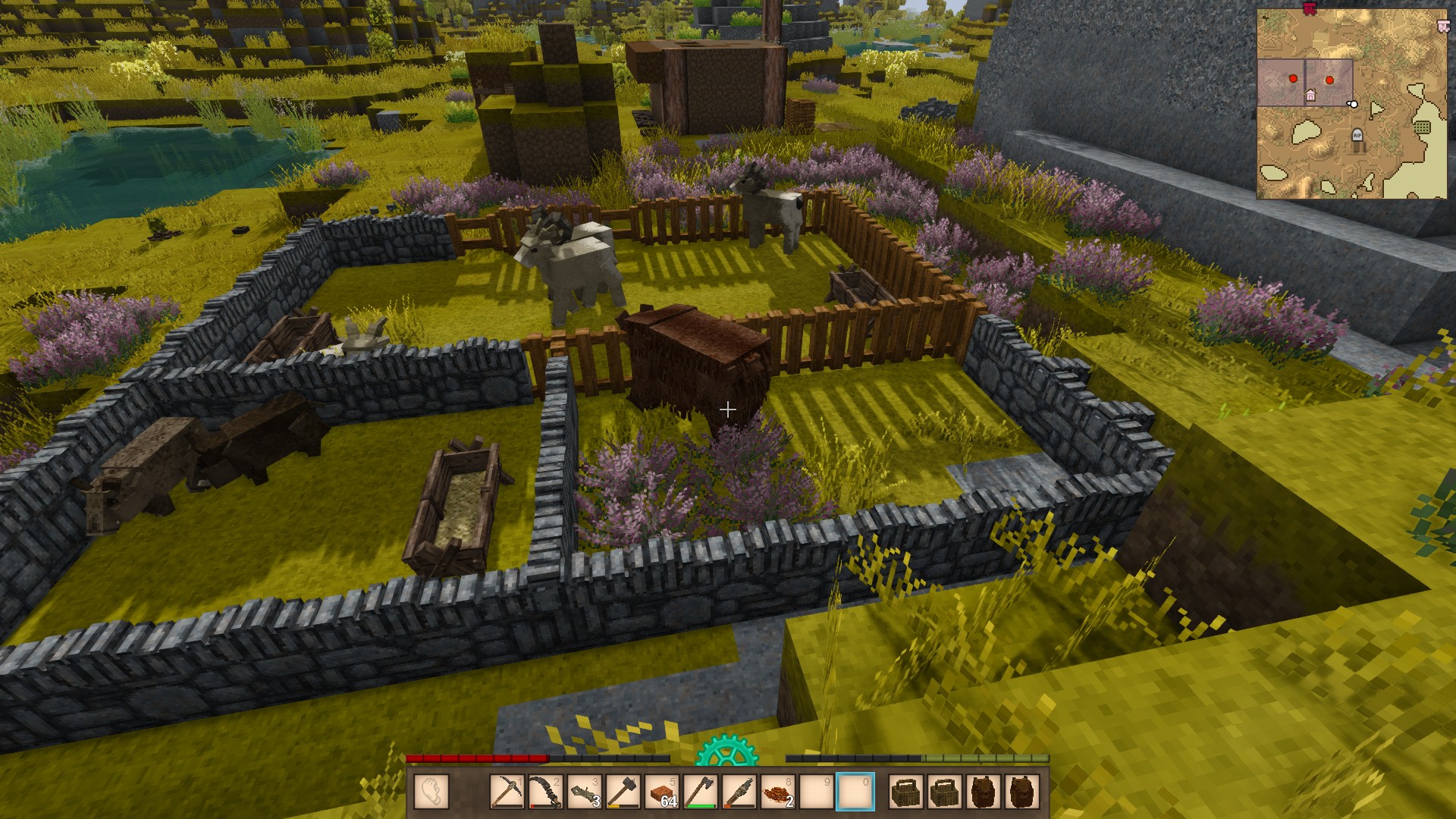Choose the scythe in hotbar slot 2

pos(546,792)
